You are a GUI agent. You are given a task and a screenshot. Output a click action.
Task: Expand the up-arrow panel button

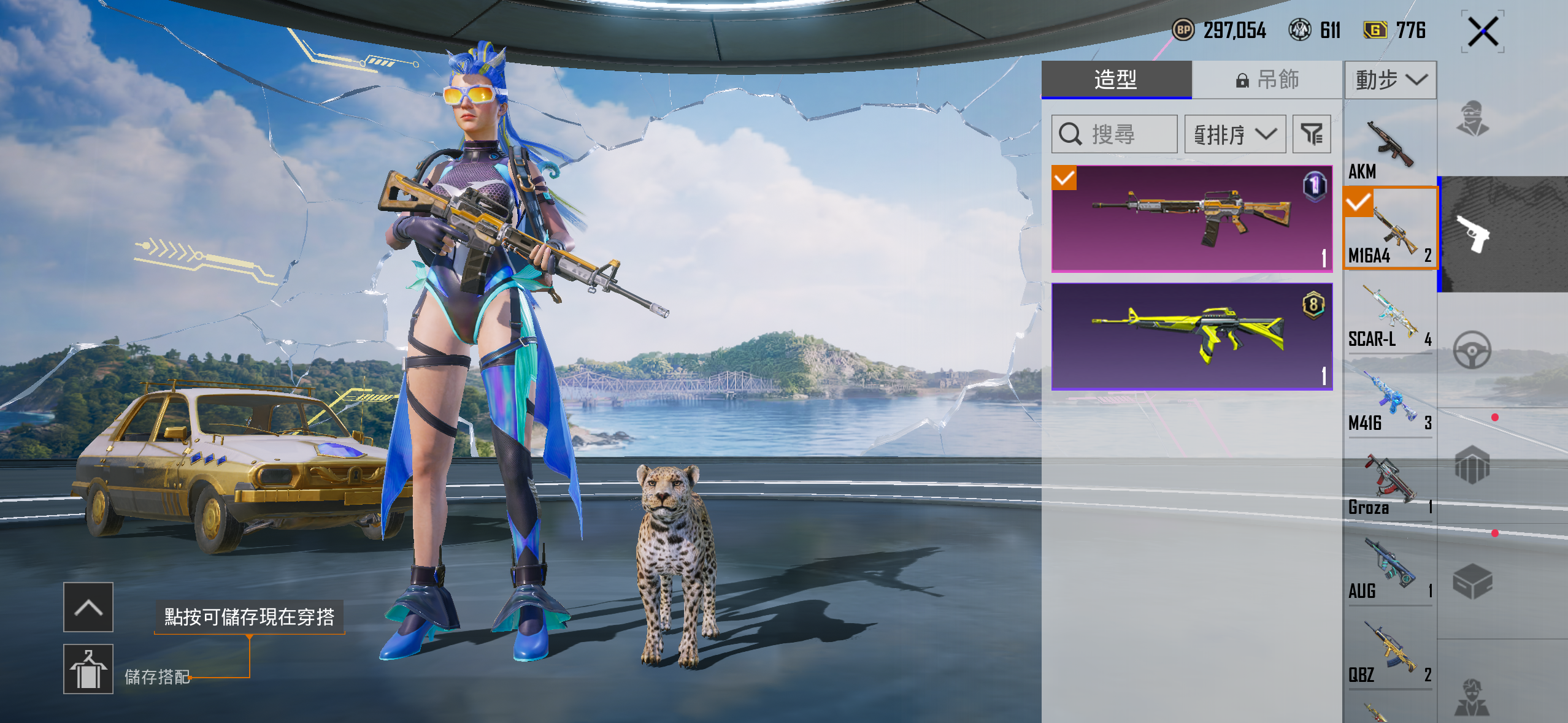pyautogui.click(x=88, y=607)
